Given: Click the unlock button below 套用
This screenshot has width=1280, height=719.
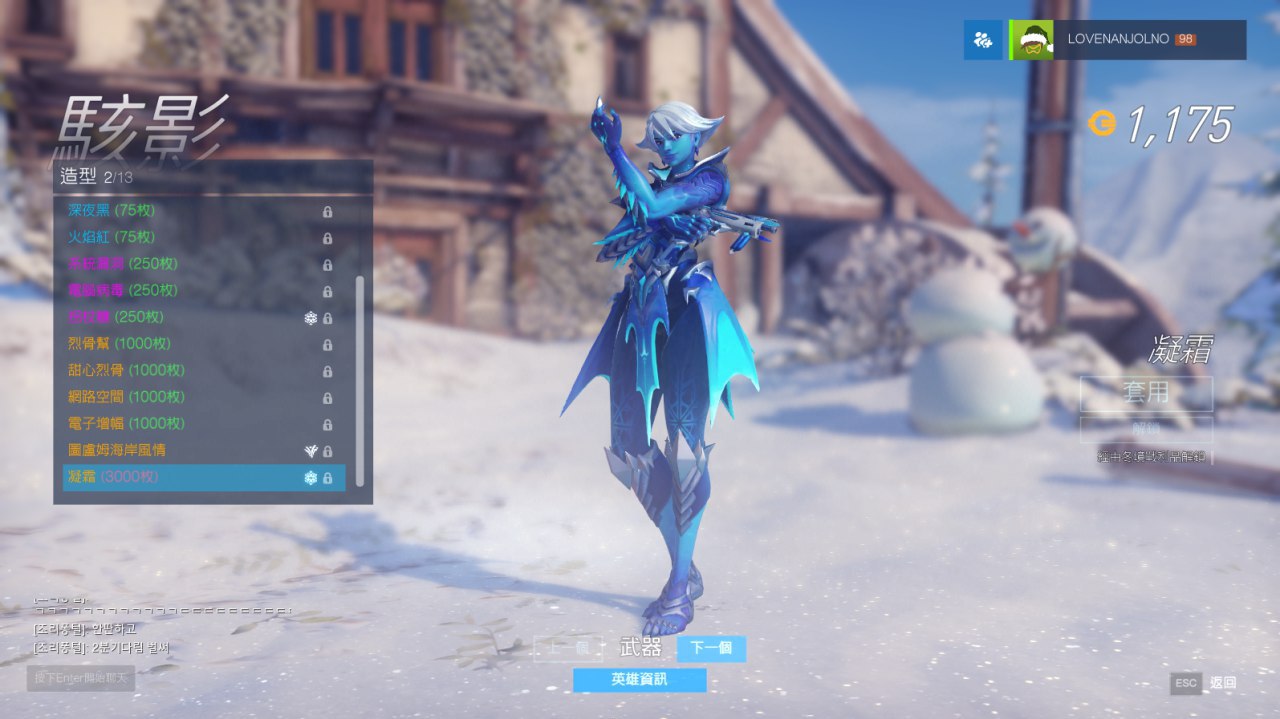Looking at the screenshot, I should coord(1146,429).
